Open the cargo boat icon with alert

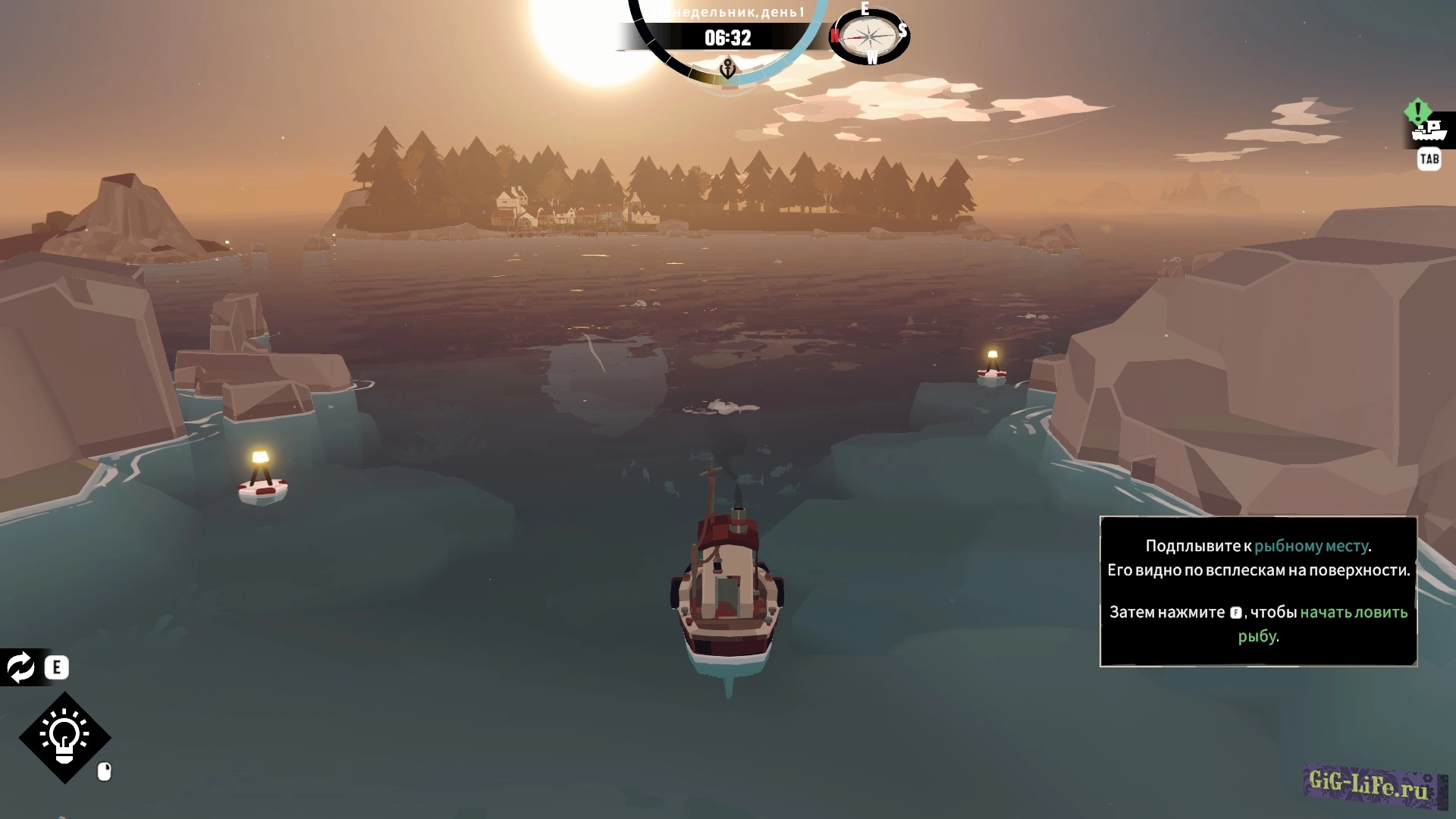click(1428, 130)
